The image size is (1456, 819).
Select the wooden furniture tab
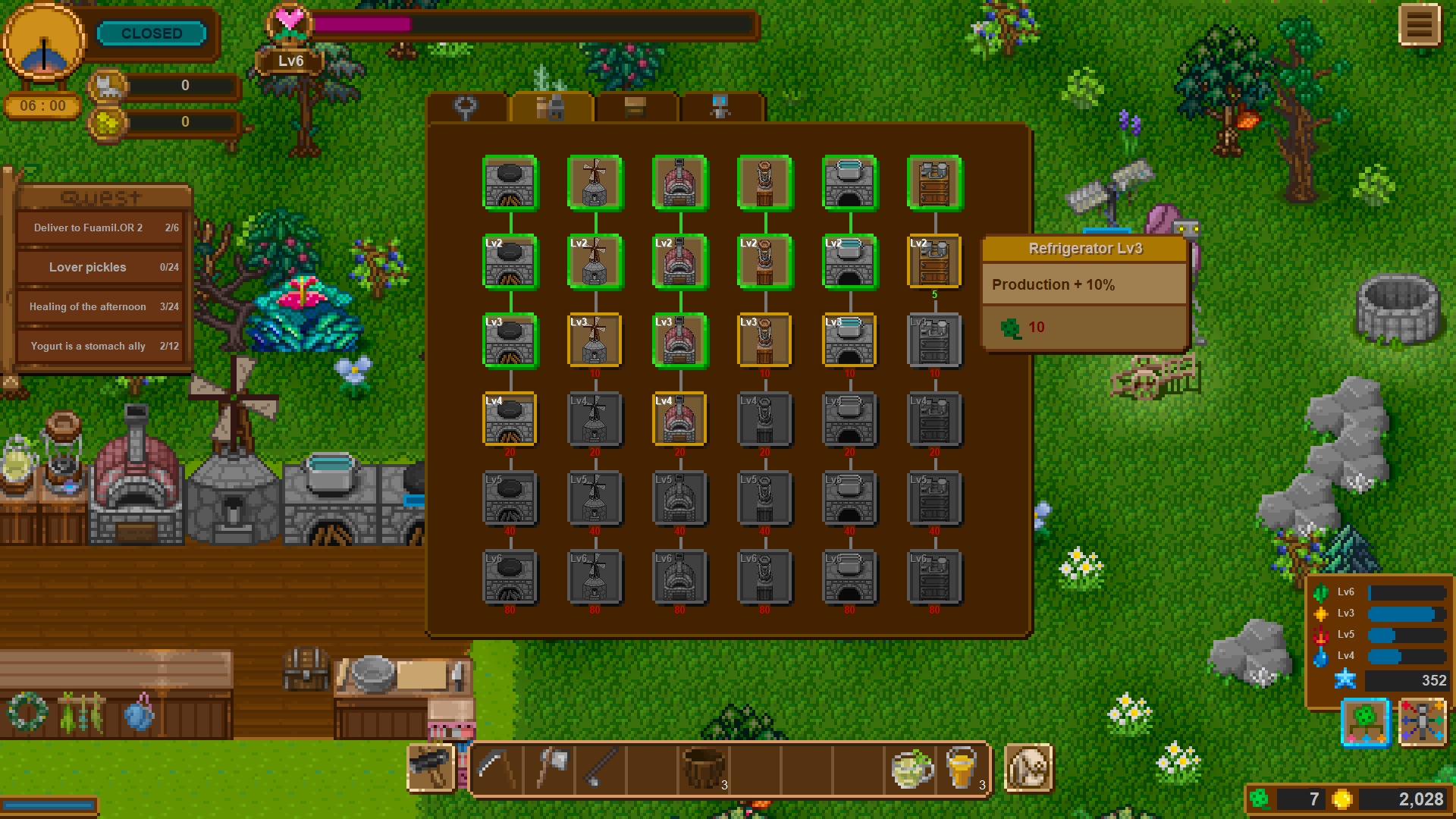635,108
